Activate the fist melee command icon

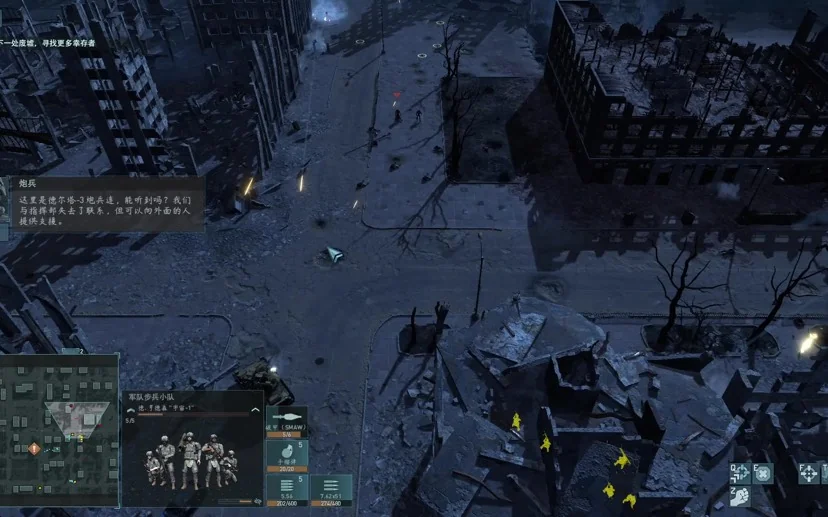pyautogui.click(x=739, y=497)
